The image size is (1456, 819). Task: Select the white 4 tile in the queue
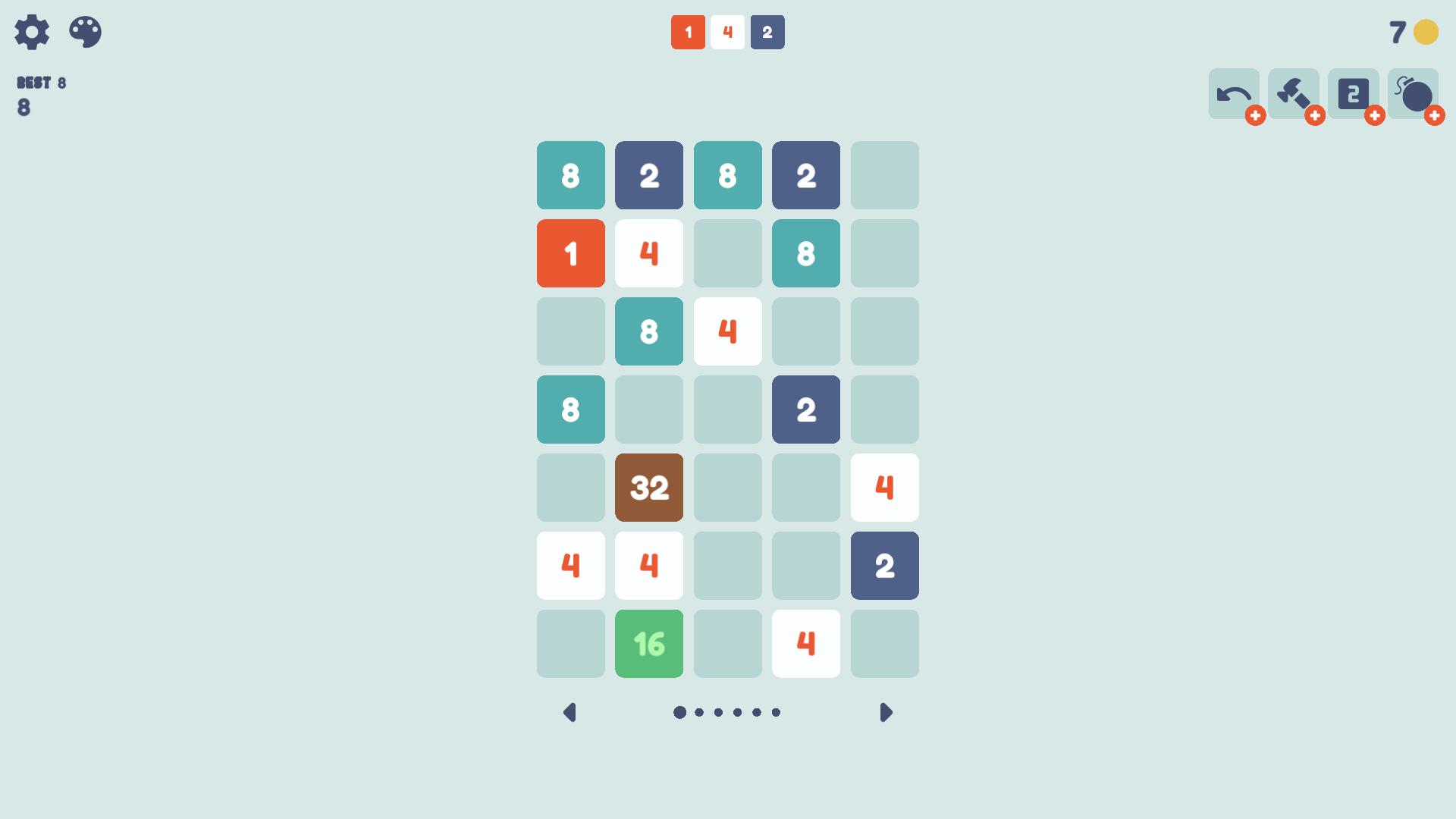point(728,33)
